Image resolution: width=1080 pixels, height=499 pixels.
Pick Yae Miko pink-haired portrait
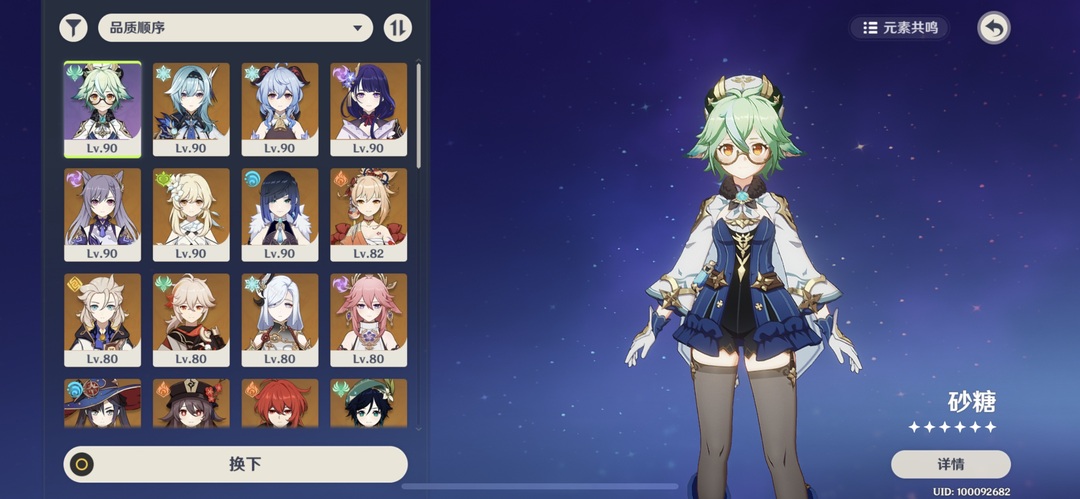coord(368,320)
